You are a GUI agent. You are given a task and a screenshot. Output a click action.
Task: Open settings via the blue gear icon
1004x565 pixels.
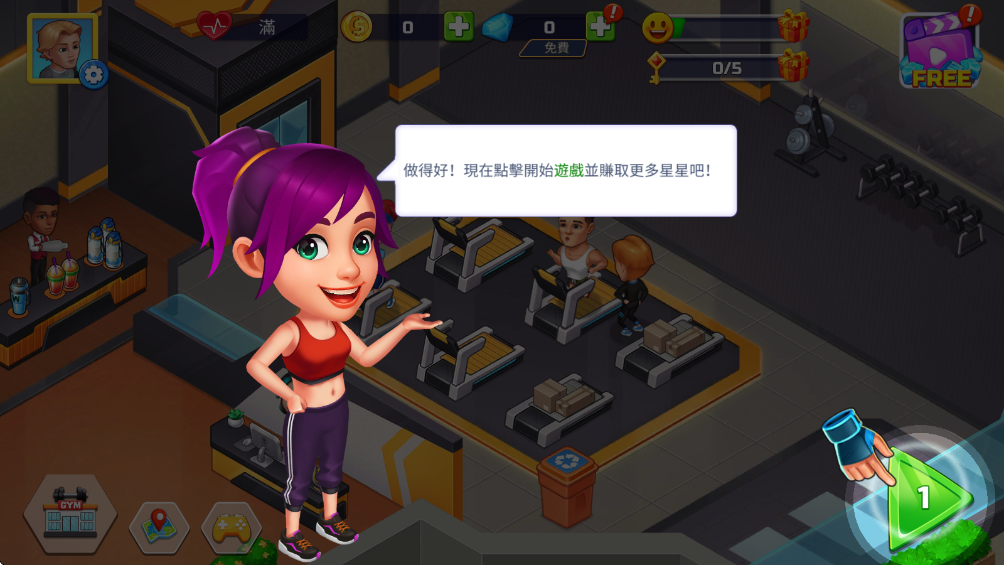pos(94,73)
